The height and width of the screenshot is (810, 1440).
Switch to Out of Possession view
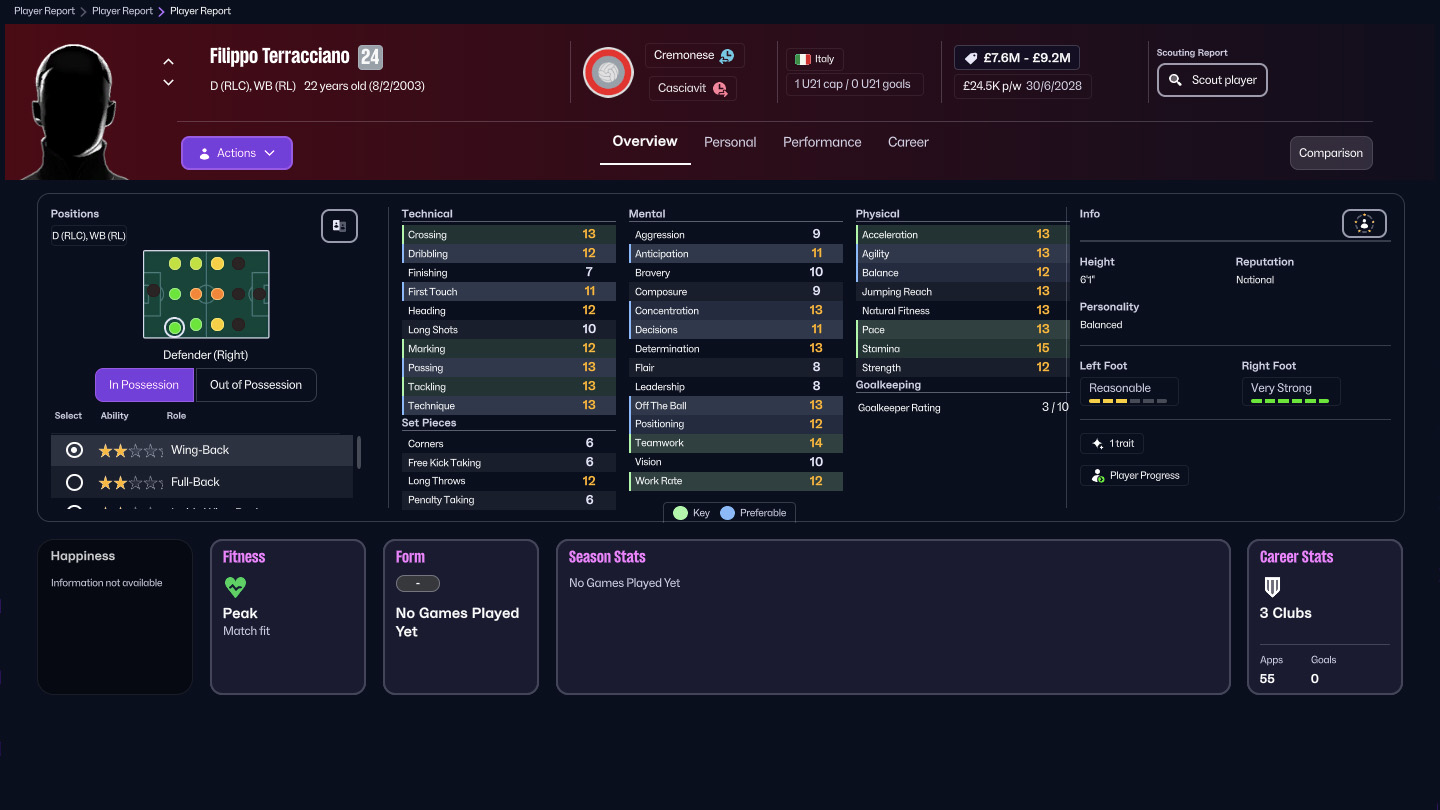point(256,384)
